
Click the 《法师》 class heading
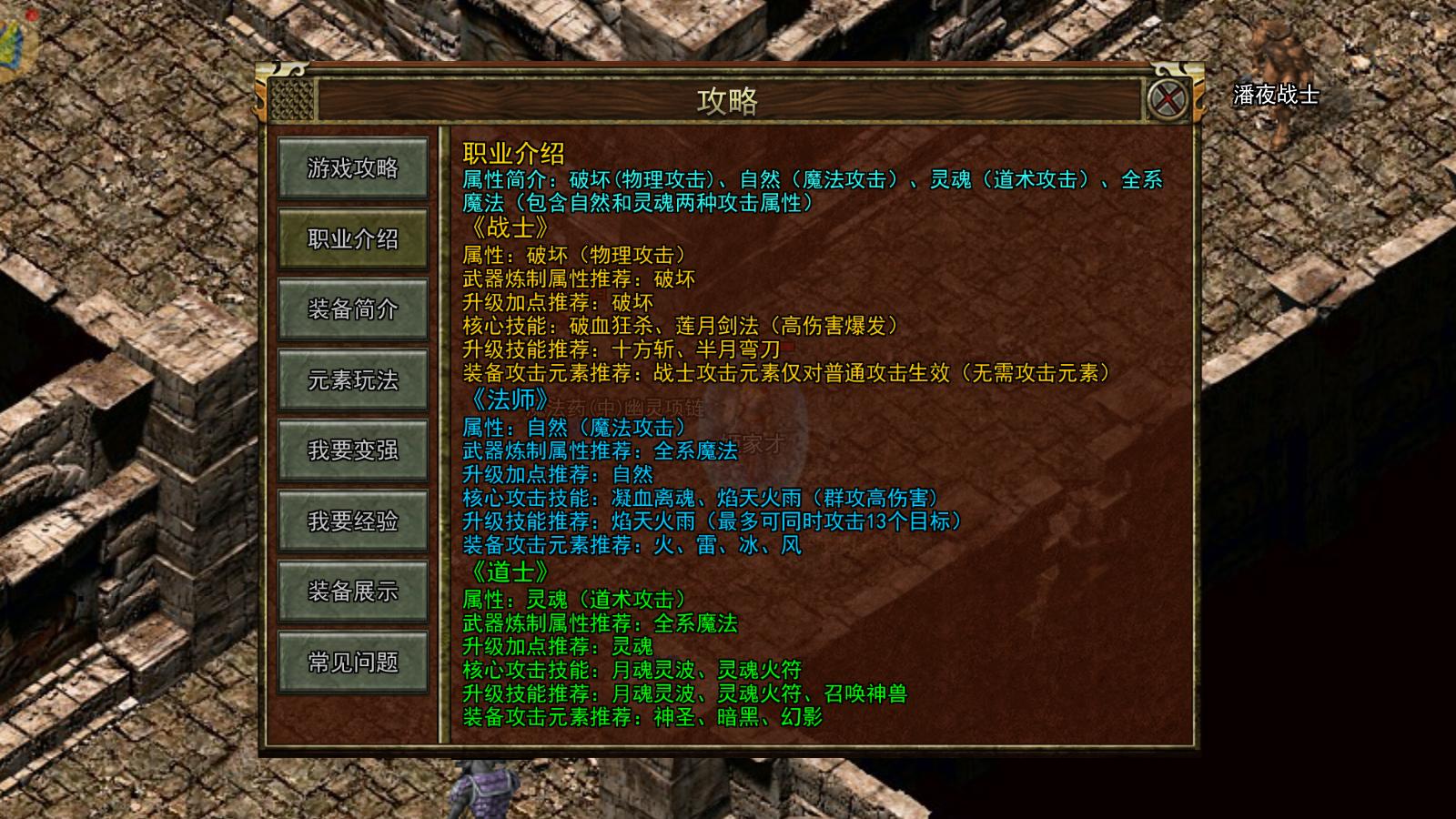pyautogui.click(x=508, y=400)
